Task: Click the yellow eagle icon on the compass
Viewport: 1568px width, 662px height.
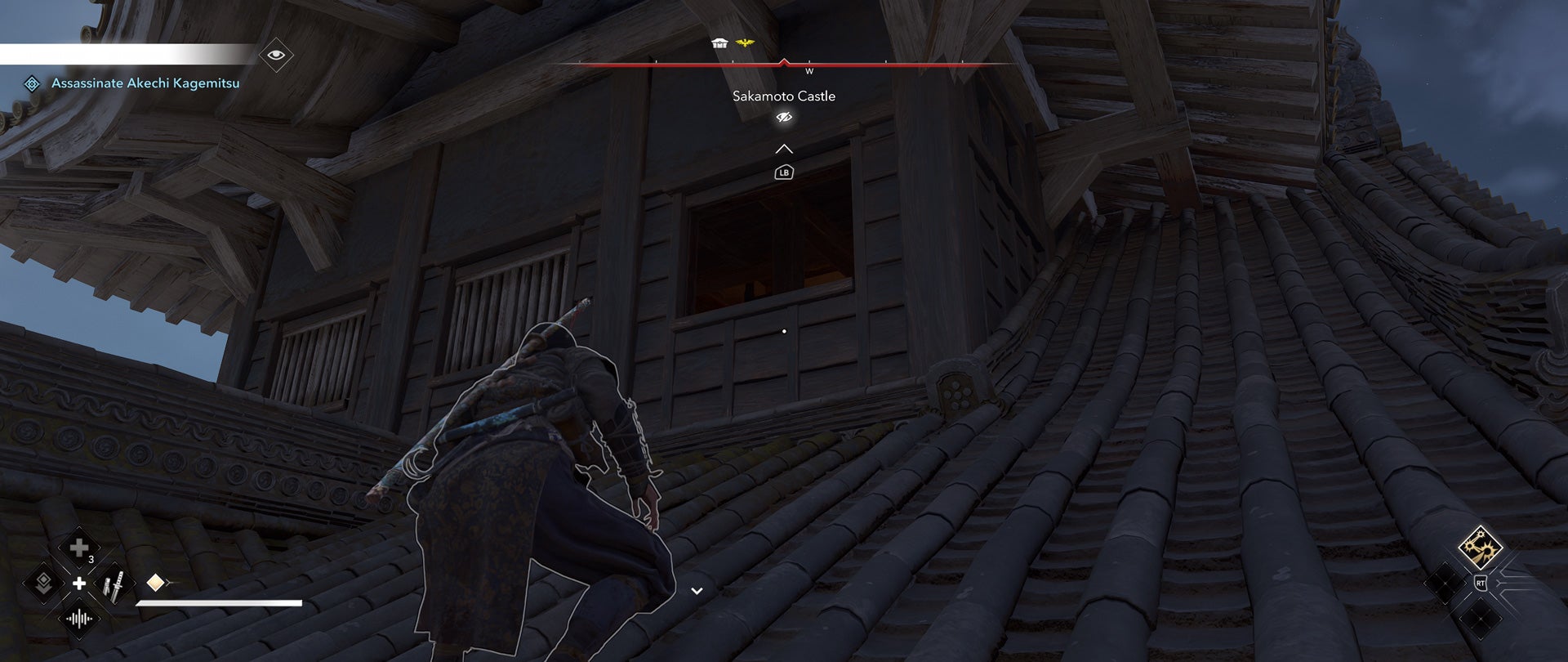Action: 744,42
